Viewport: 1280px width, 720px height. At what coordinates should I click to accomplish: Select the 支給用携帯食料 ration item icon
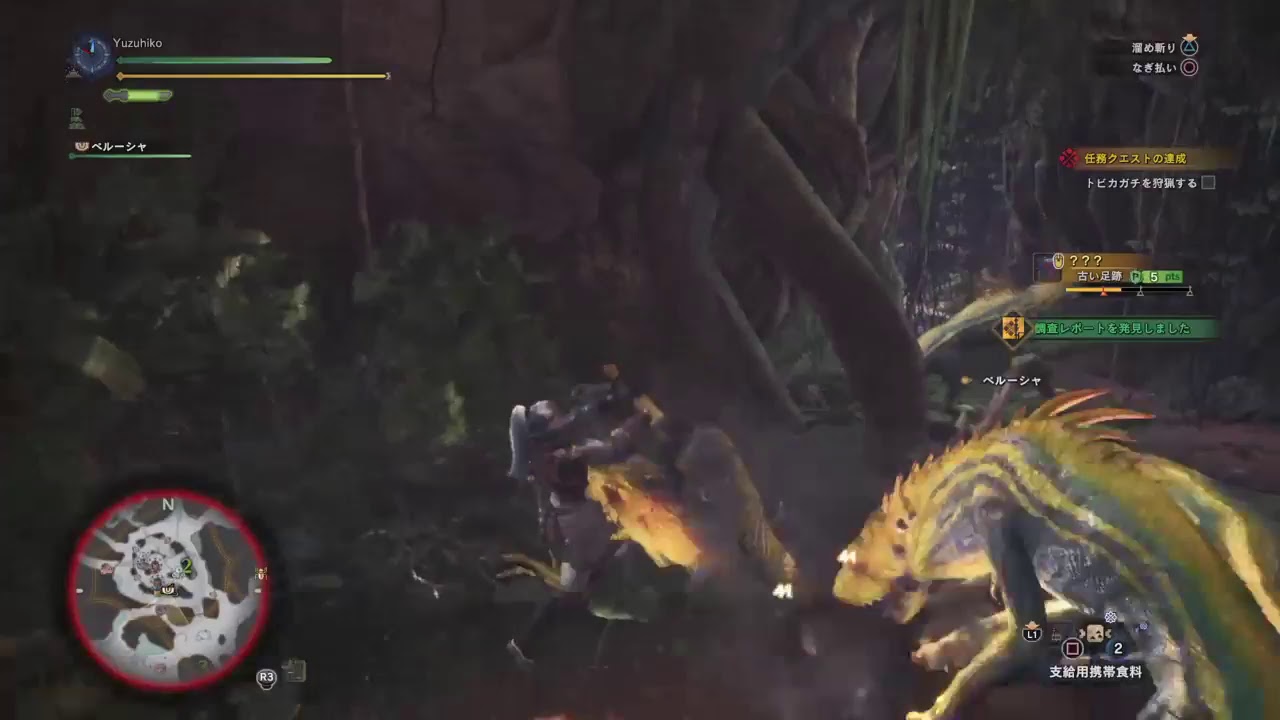1095,633
